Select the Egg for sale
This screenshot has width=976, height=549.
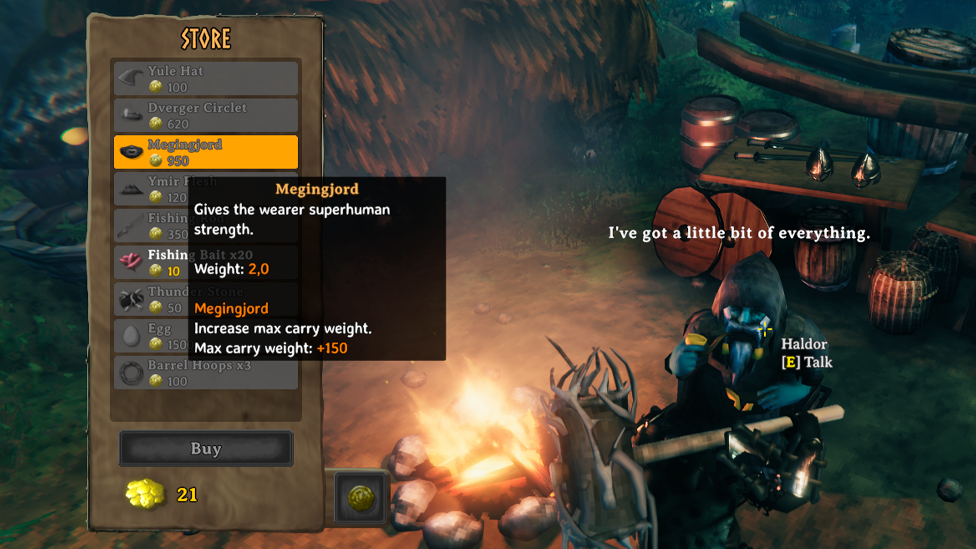point(150,336)
